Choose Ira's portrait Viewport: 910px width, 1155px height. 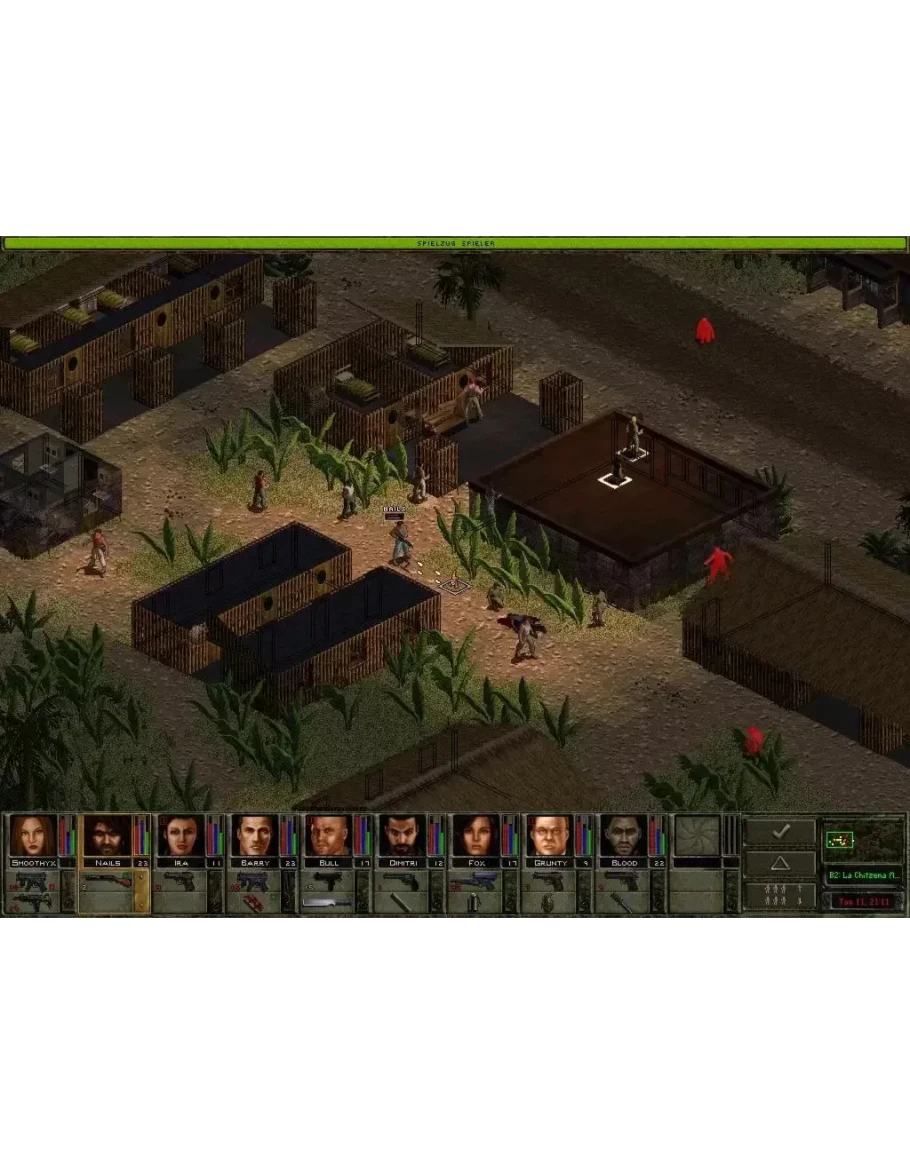(181, 836)
